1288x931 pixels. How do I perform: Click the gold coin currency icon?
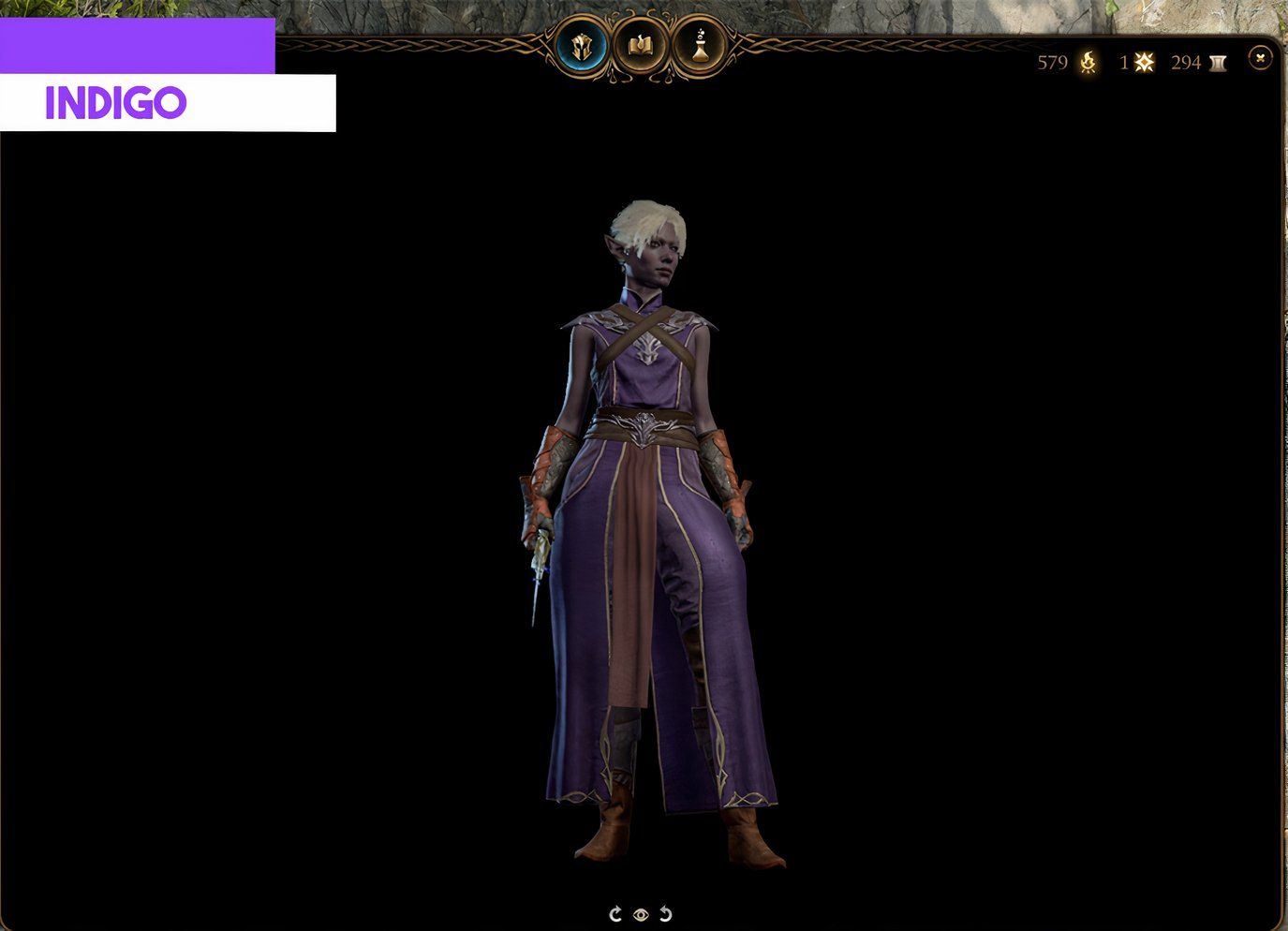(1087, 63)
